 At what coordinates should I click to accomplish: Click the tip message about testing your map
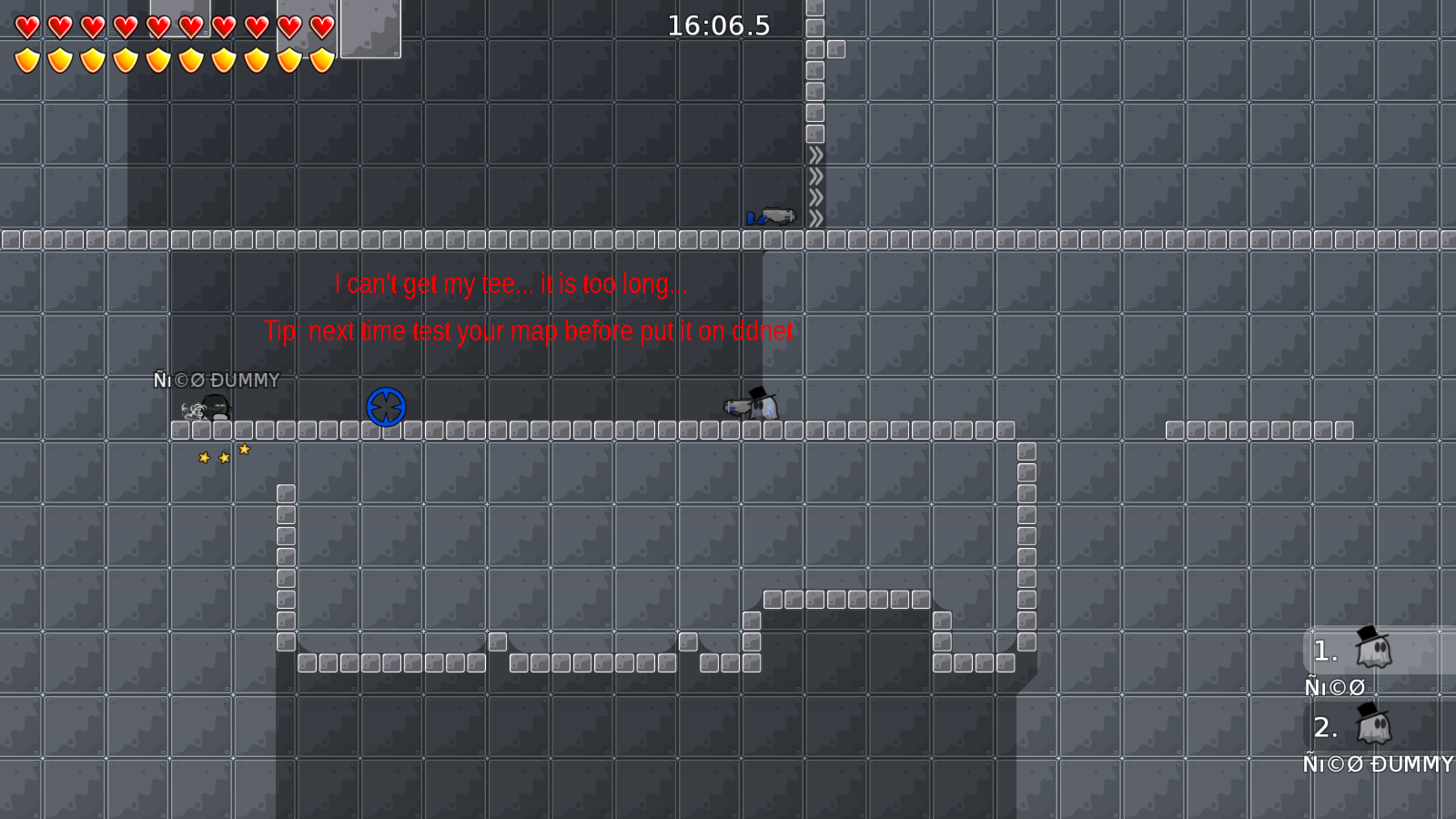pyautogui.click(x=528, y=331)
